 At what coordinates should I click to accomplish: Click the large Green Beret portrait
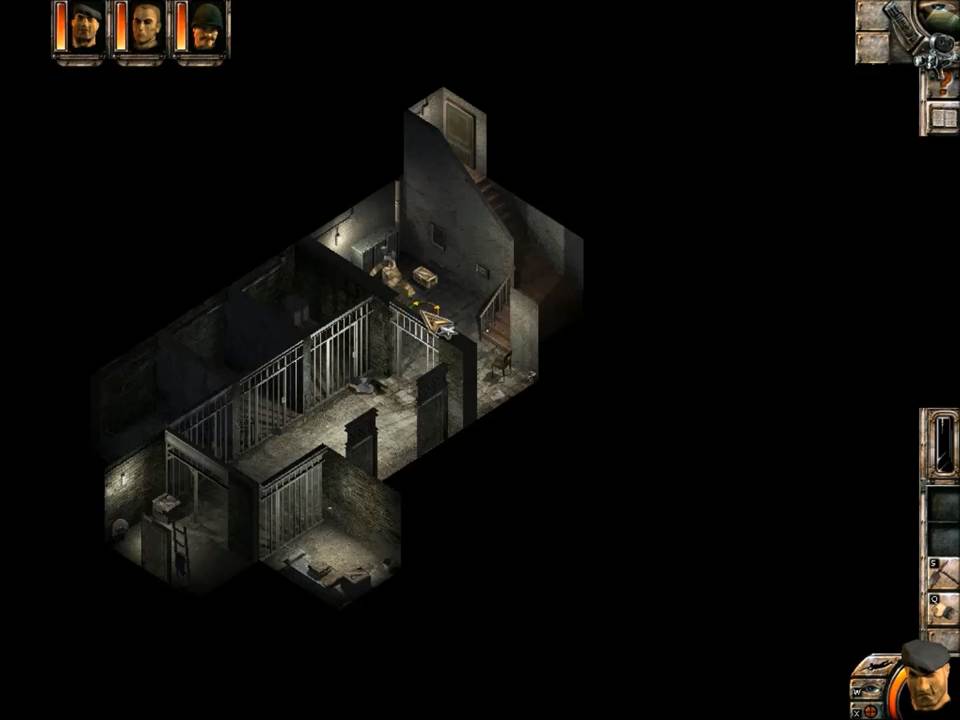924,678
